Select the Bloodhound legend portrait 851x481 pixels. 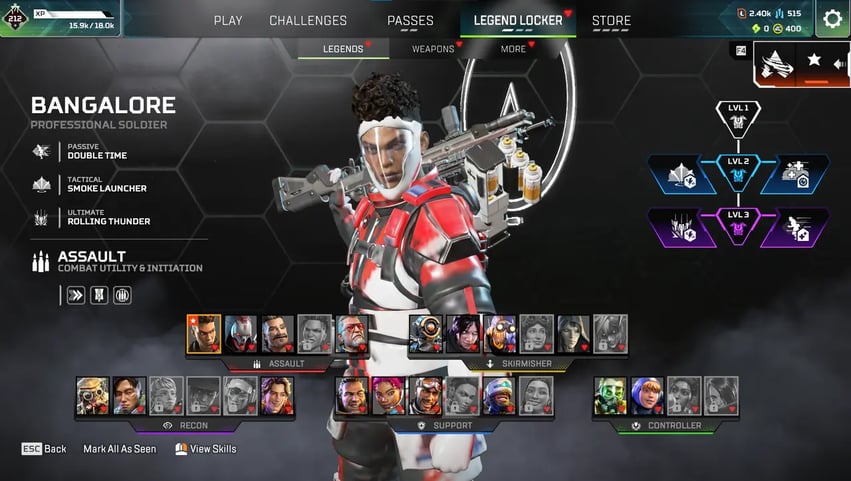point(93,396)
